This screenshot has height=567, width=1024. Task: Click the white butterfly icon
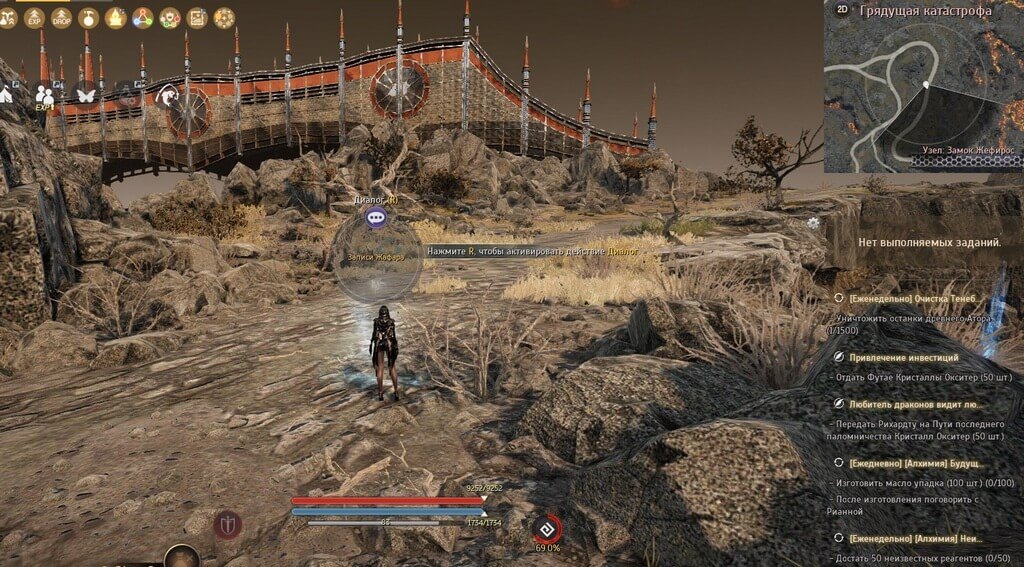[86, 93]
